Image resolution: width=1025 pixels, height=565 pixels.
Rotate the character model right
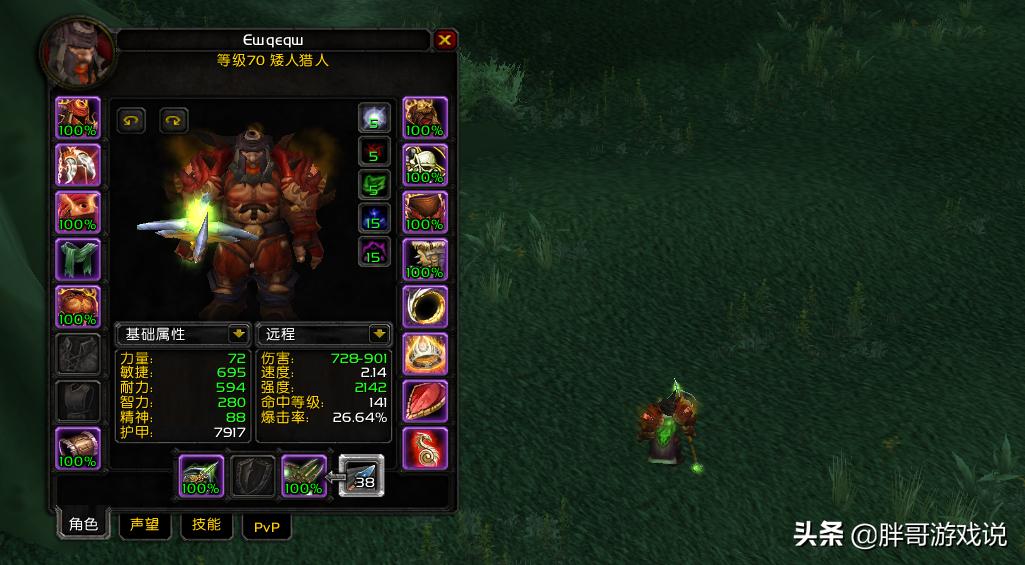coord(174,121)
